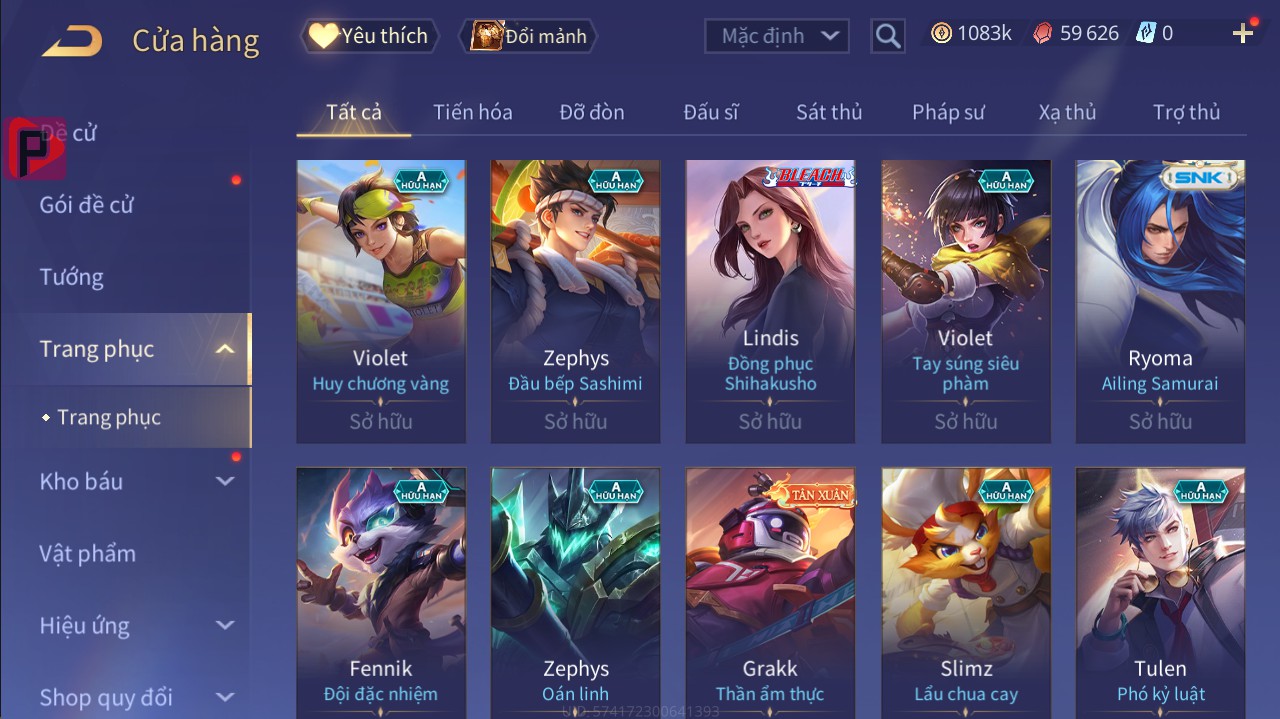Go back using the return arrow
1280x719 pixels.
[x=72, y=41]
